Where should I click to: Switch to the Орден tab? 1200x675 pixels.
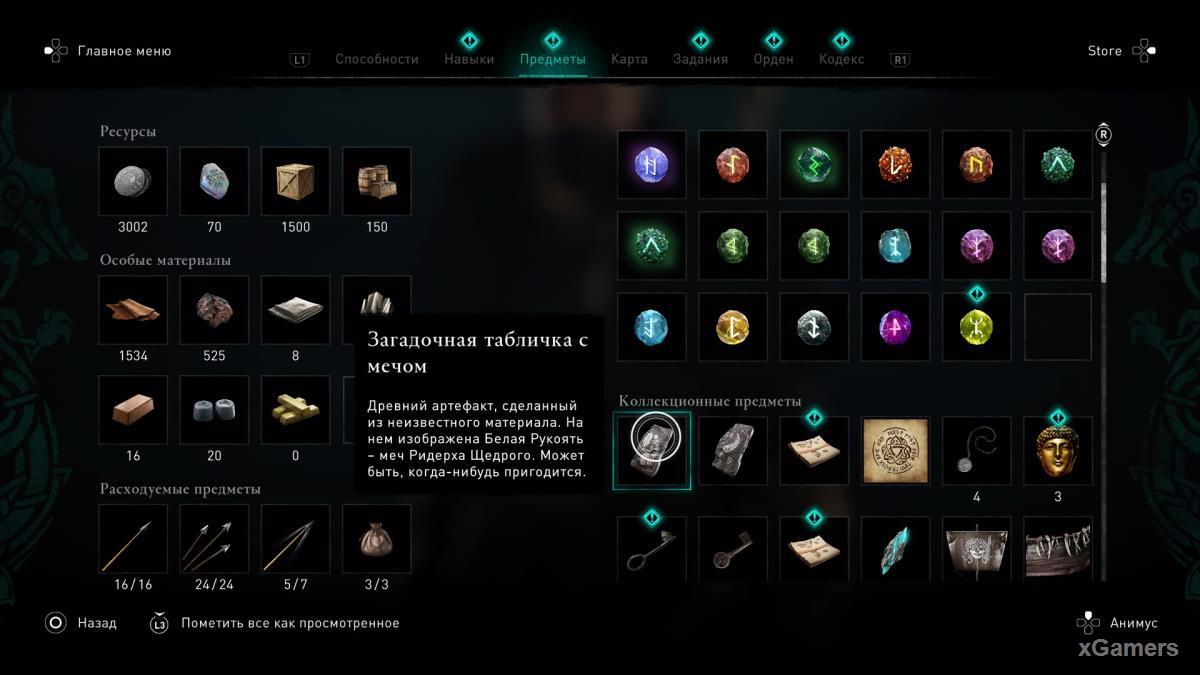point(773,59)
